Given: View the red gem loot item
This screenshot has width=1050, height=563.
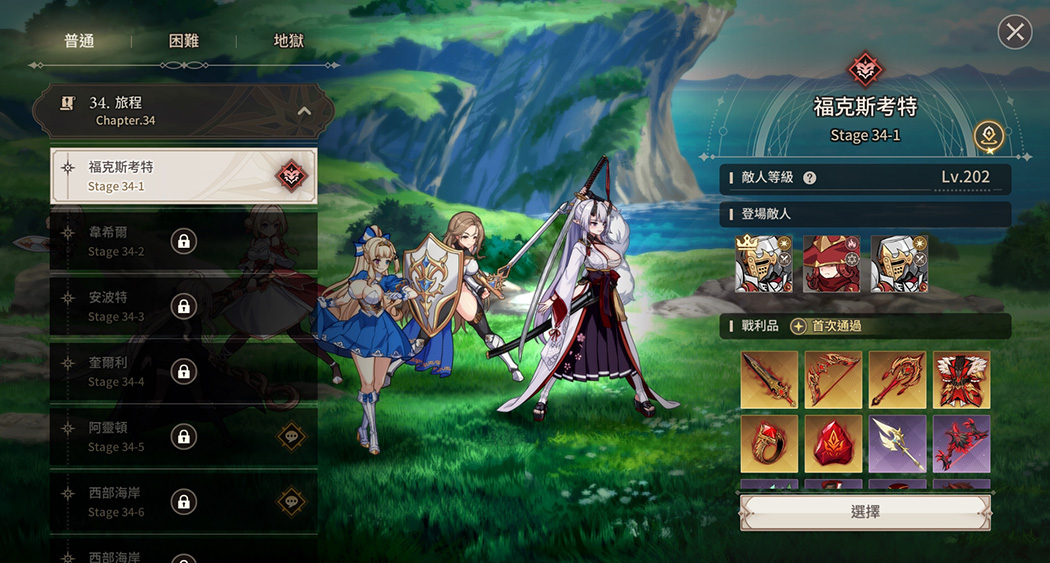Looking at the screenshot, I should coord(833,444).
